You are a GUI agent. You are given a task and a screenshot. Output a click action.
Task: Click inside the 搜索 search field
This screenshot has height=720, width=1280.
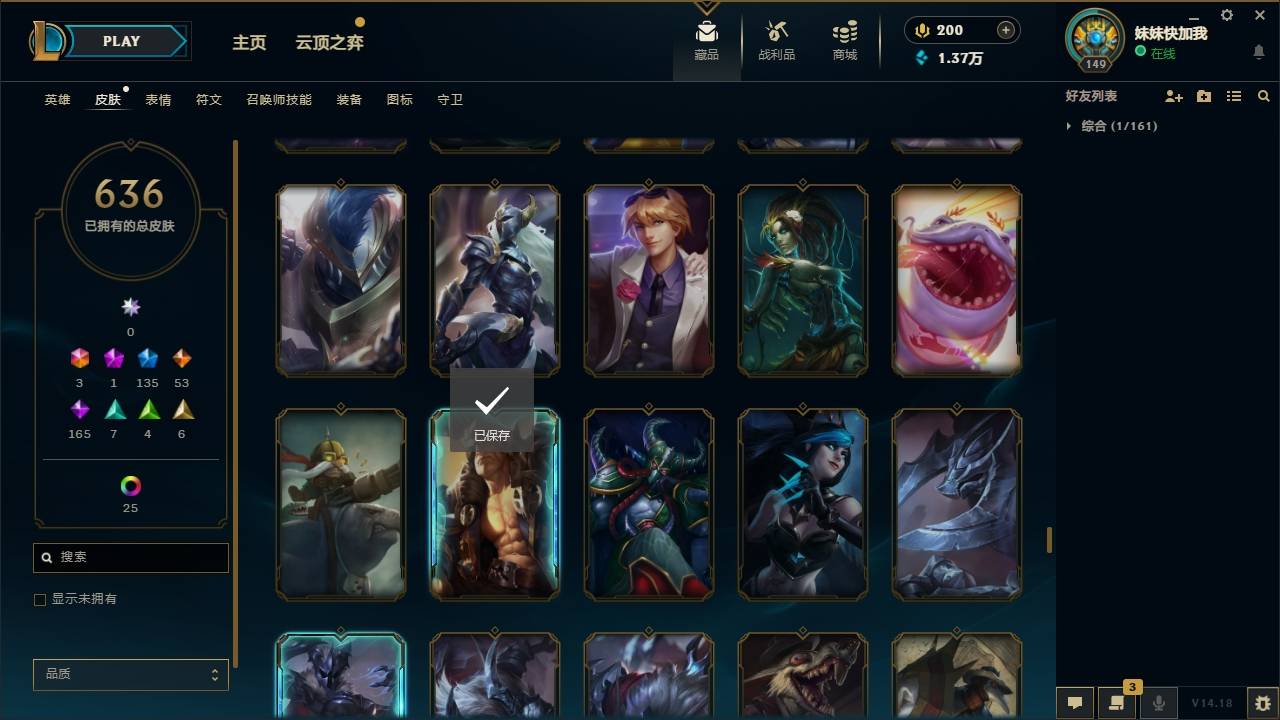(x=130, y=557)
